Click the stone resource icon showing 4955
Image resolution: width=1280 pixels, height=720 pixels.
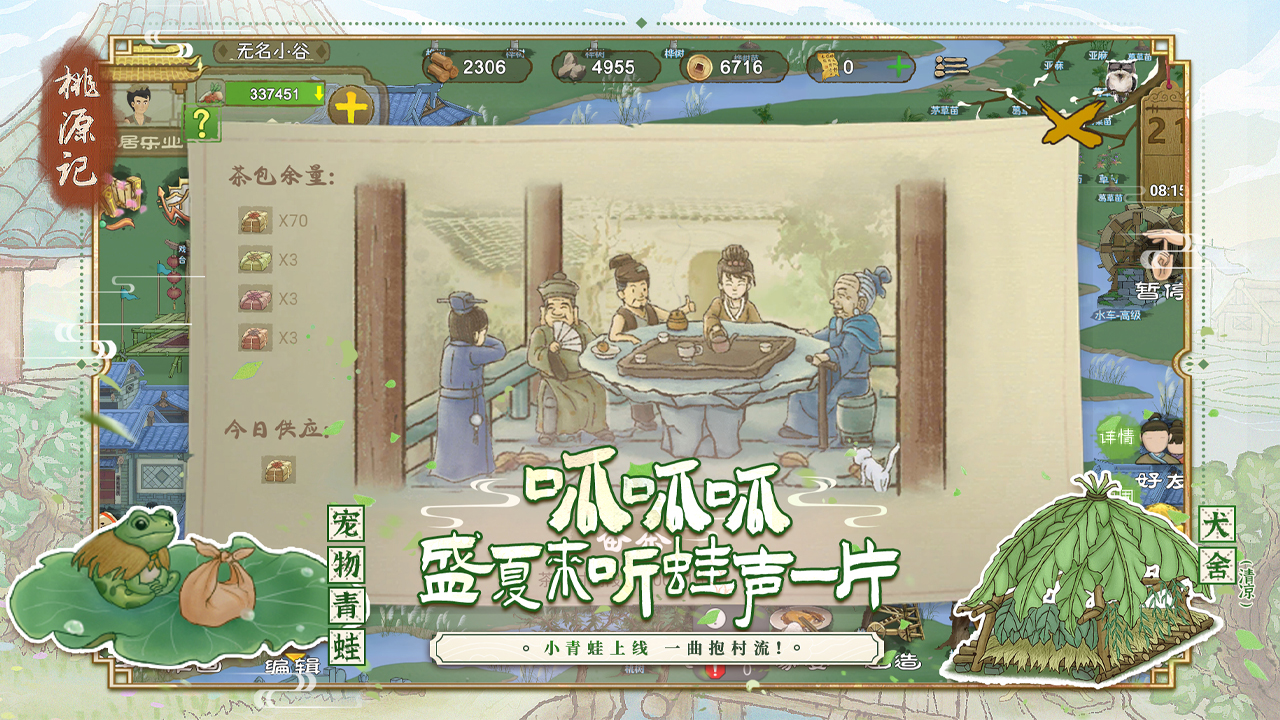pos(570,68)
